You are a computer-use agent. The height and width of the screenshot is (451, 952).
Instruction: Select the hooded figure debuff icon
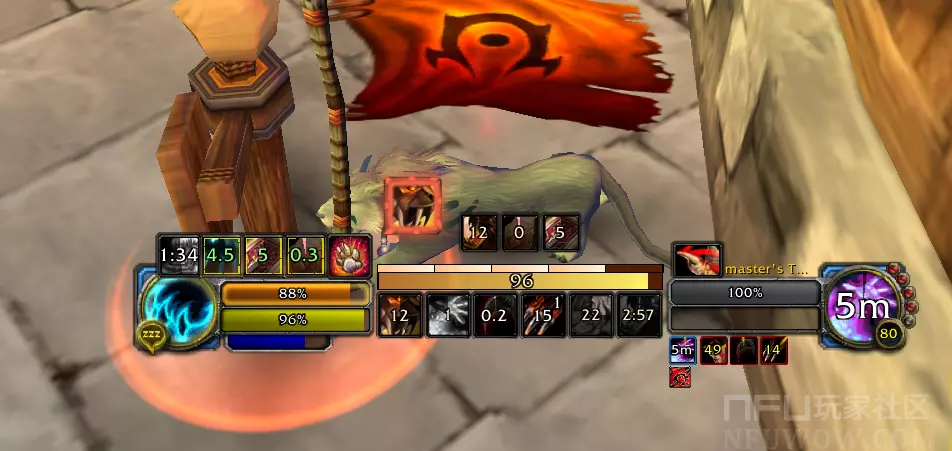pos(743,350)
